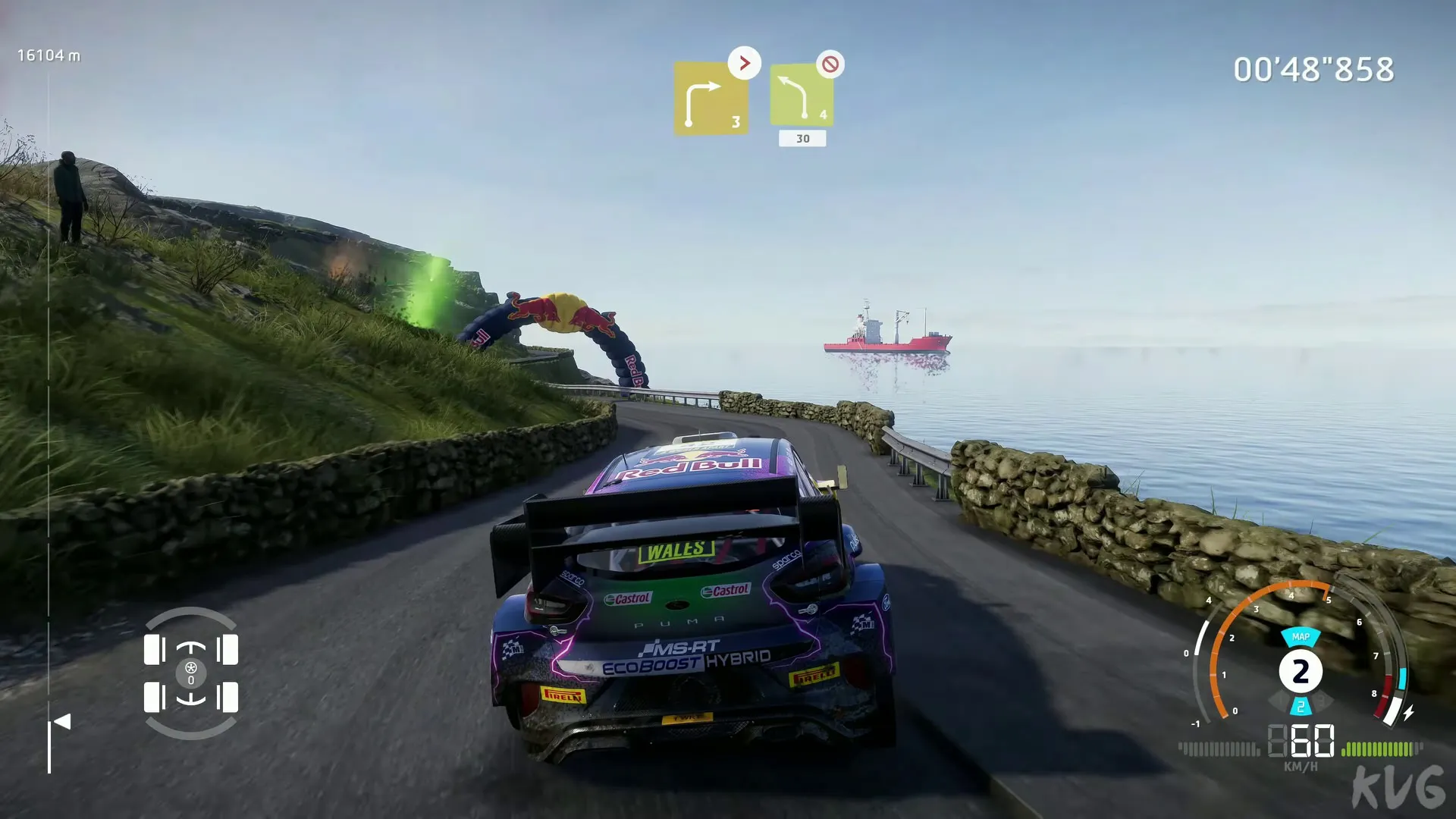The height and width of the screenshot is (819, 1456).
Task: Click the car tyre status diagram
Action: click(x=191, y=673)
